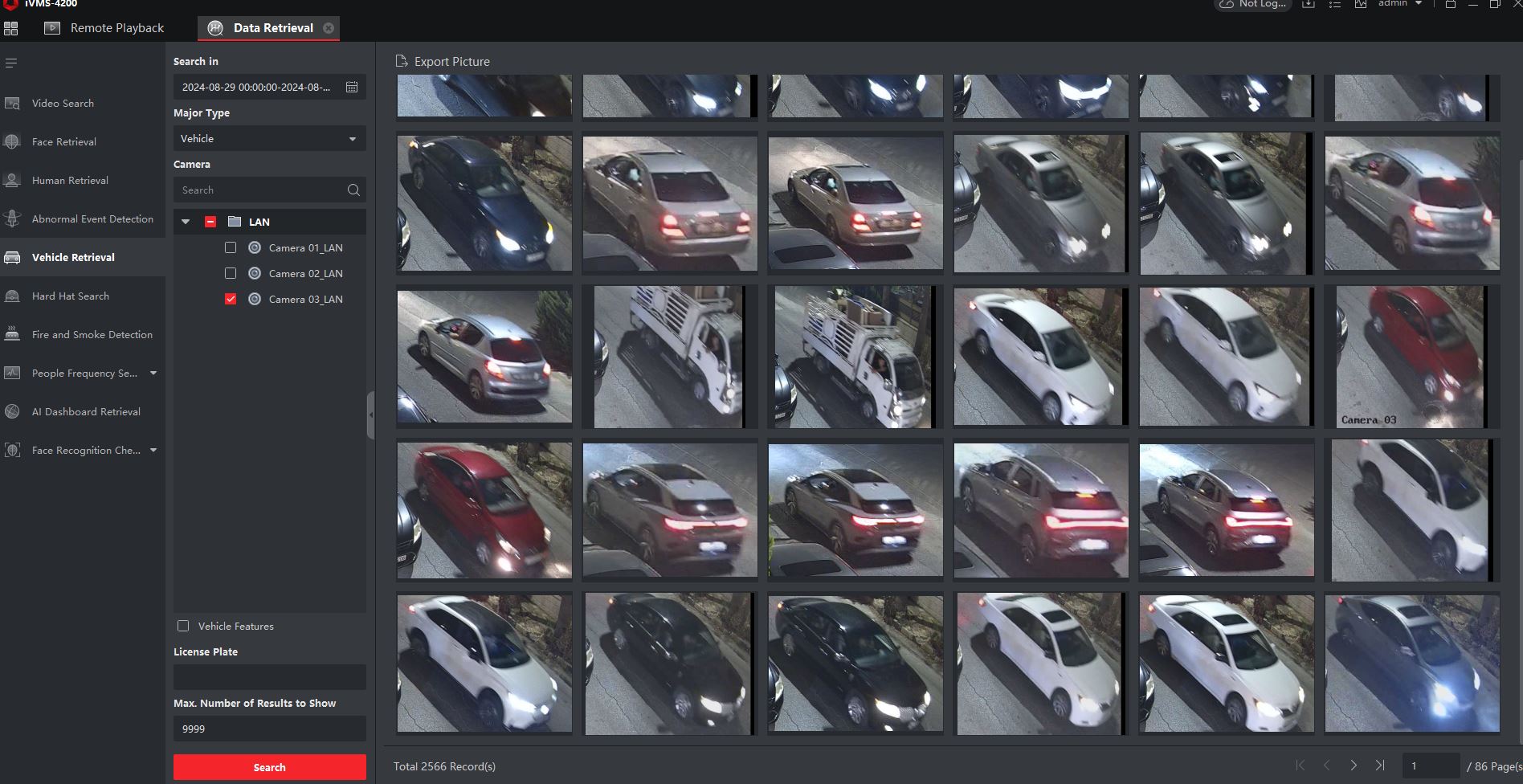The height and width of the screenshot is (784, 1523).
Task: Switch to the Remote Playback tab
Action: tap(116, 28)
